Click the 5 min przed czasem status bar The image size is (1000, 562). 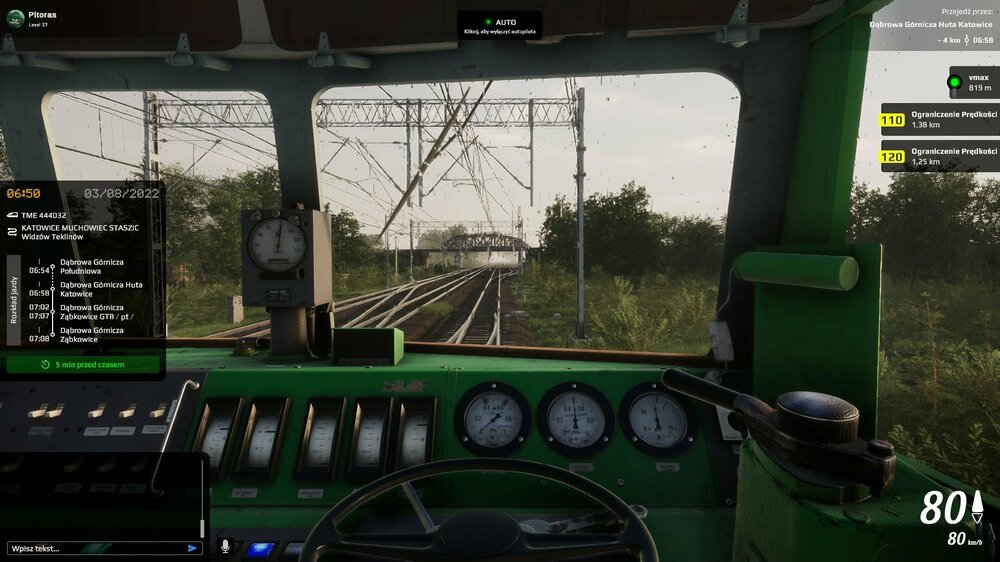(83, 365)
